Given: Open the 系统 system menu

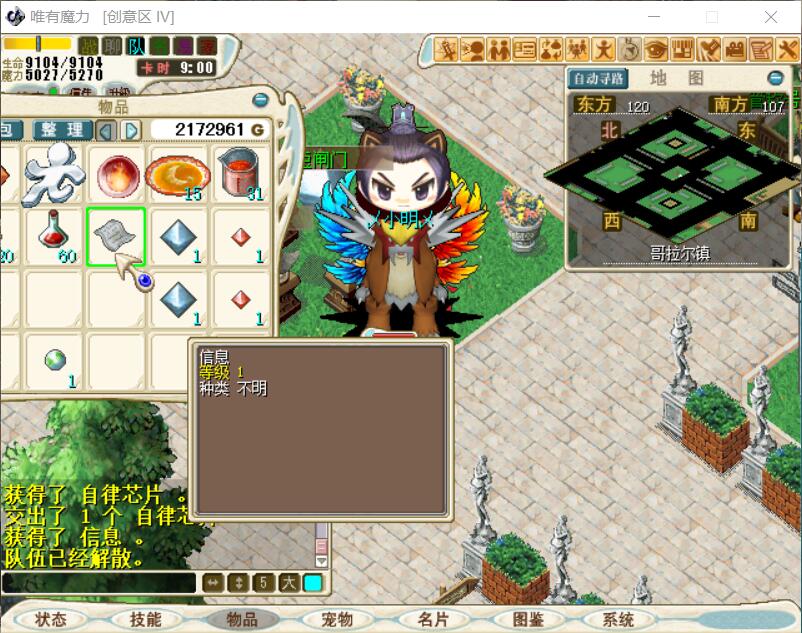Looking at the screenshot, I should (618, 619).
